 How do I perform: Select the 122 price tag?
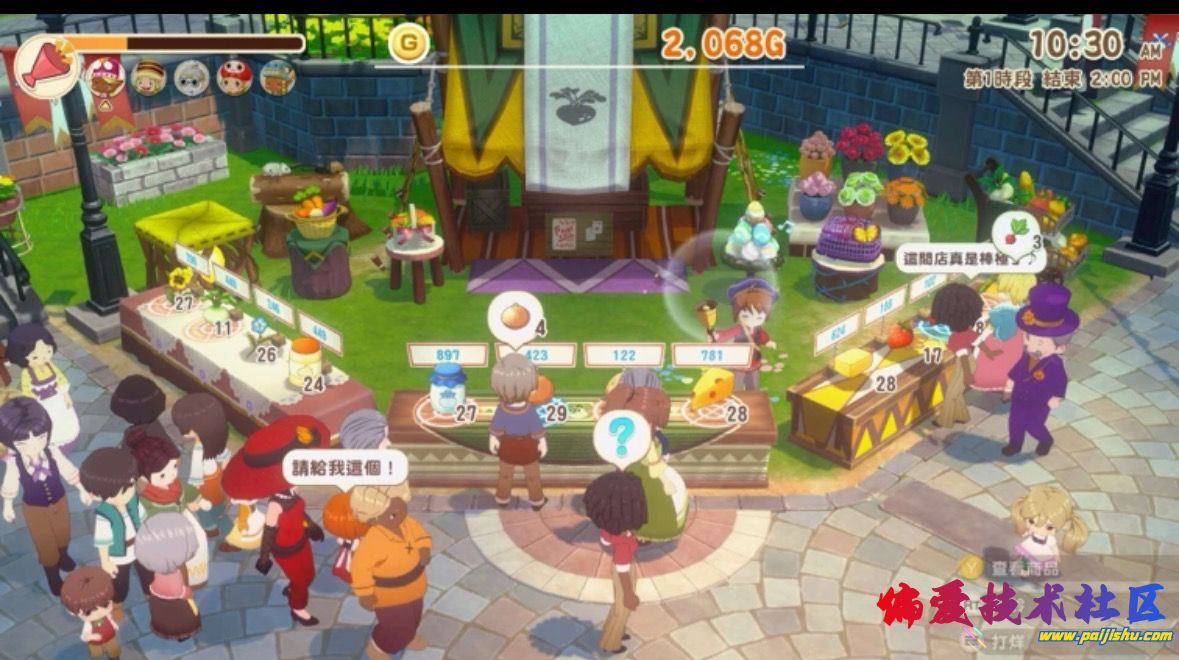(624, 355)
